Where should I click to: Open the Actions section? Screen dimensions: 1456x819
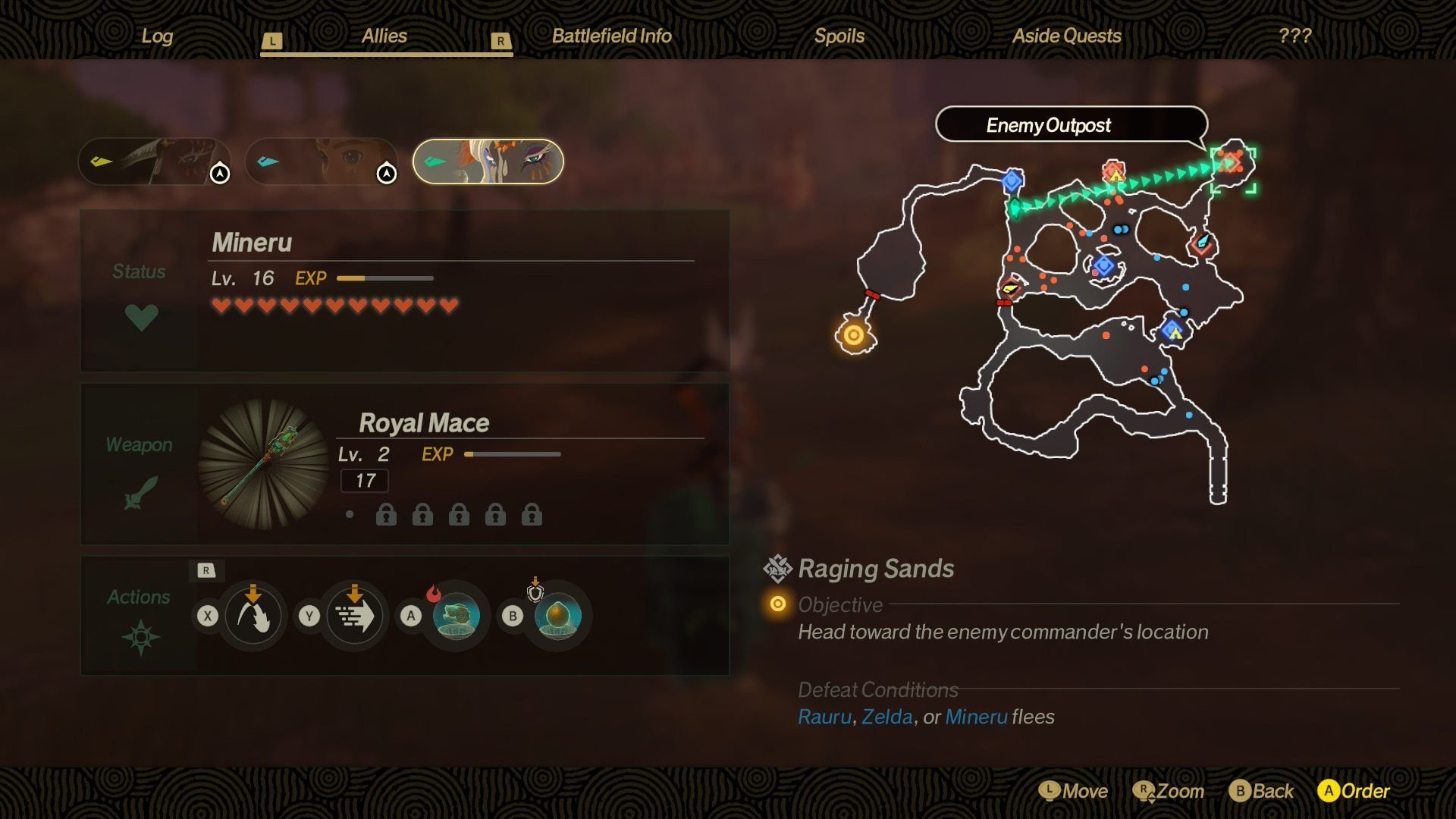click(140, 616)
